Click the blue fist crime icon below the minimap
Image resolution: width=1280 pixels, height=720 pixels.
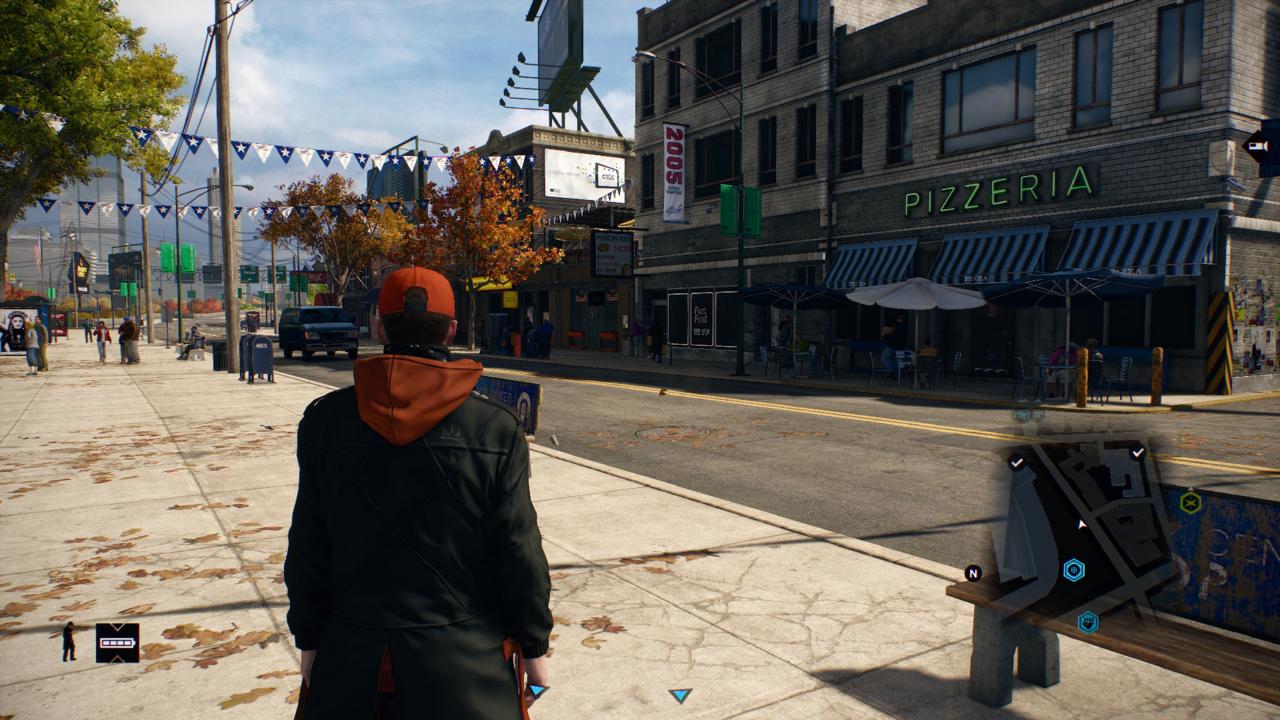1088,622
